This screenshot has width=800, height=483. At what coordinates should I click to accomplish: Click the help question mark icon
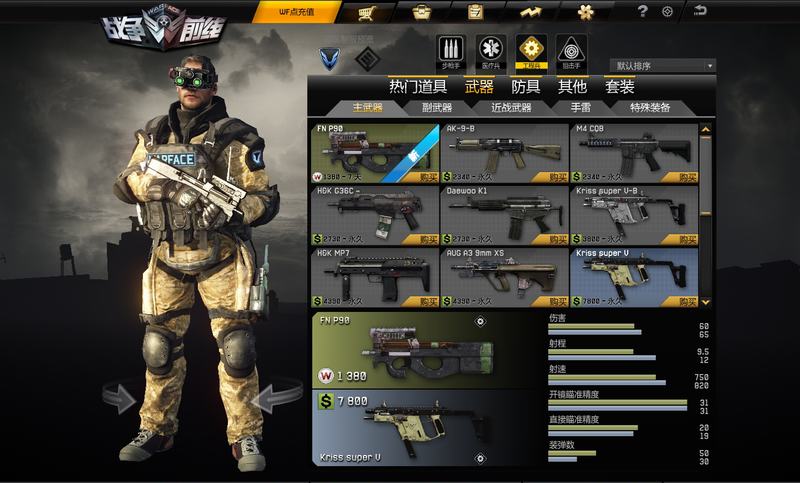click(643, 12)
